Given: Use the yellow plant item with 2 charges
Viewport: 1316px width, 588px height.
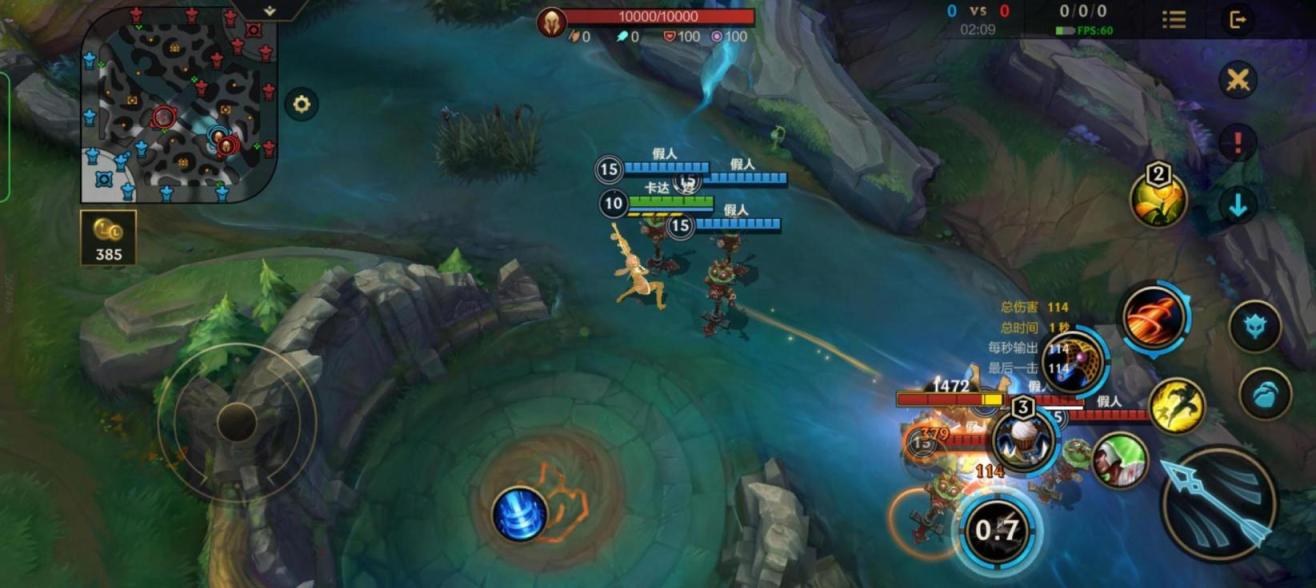Looking at the screenshot, I should point(1158,198).
